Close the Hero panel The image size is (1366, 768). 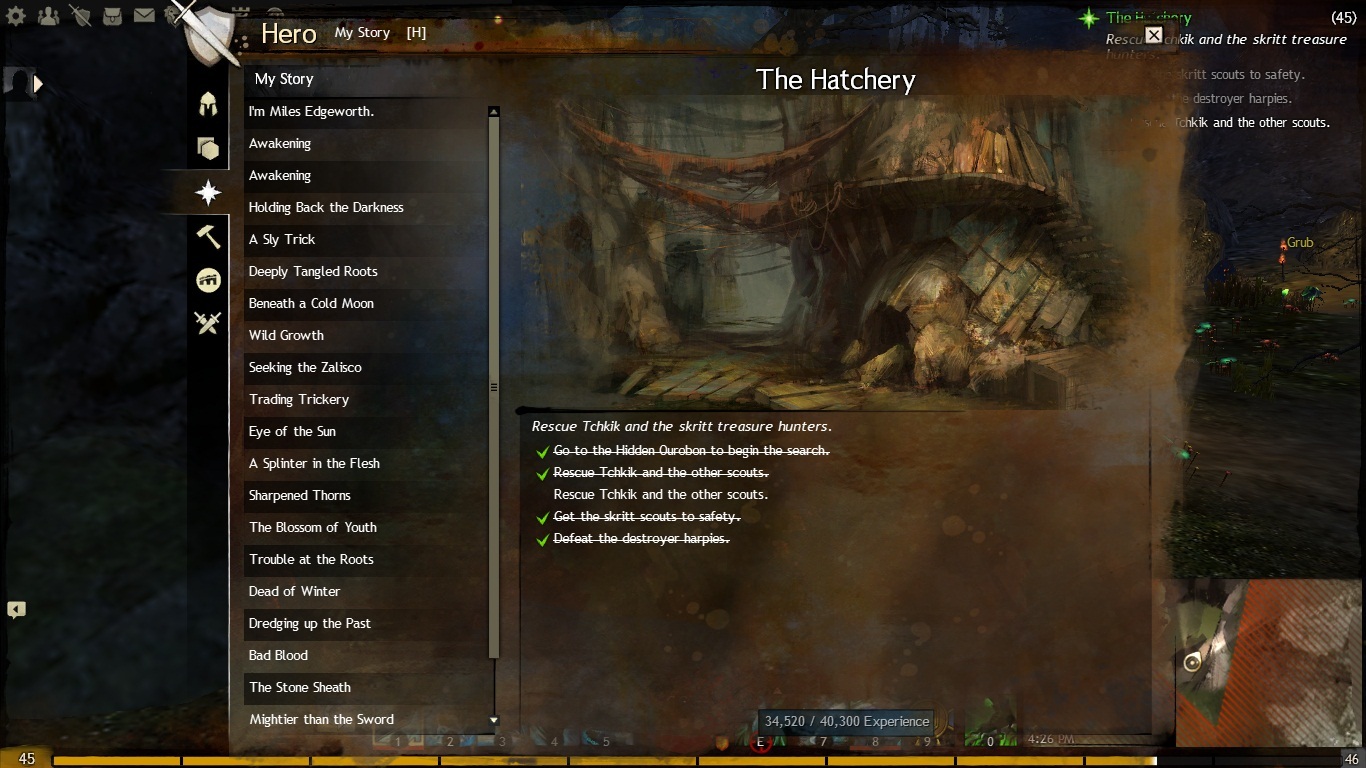click(1153, 35)
